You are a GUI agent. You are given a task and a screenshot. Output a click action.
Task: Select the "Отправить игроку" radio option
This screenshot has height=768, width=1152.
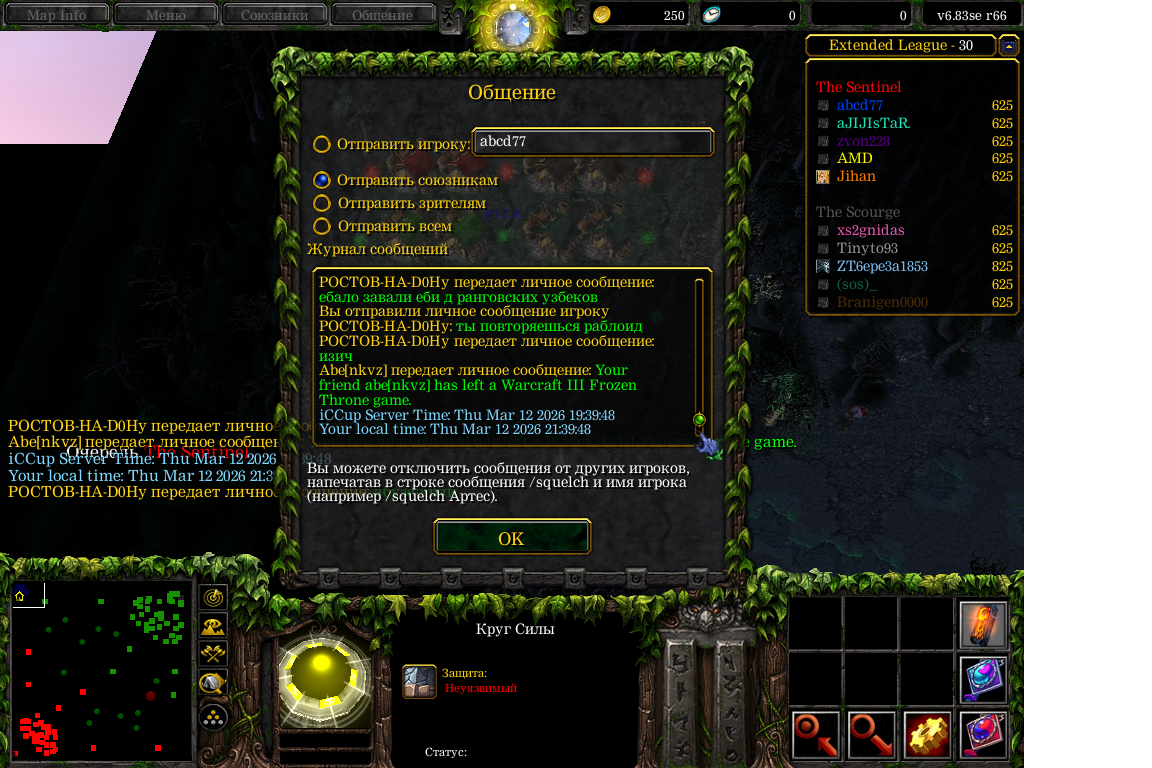[x=322, y=144]
